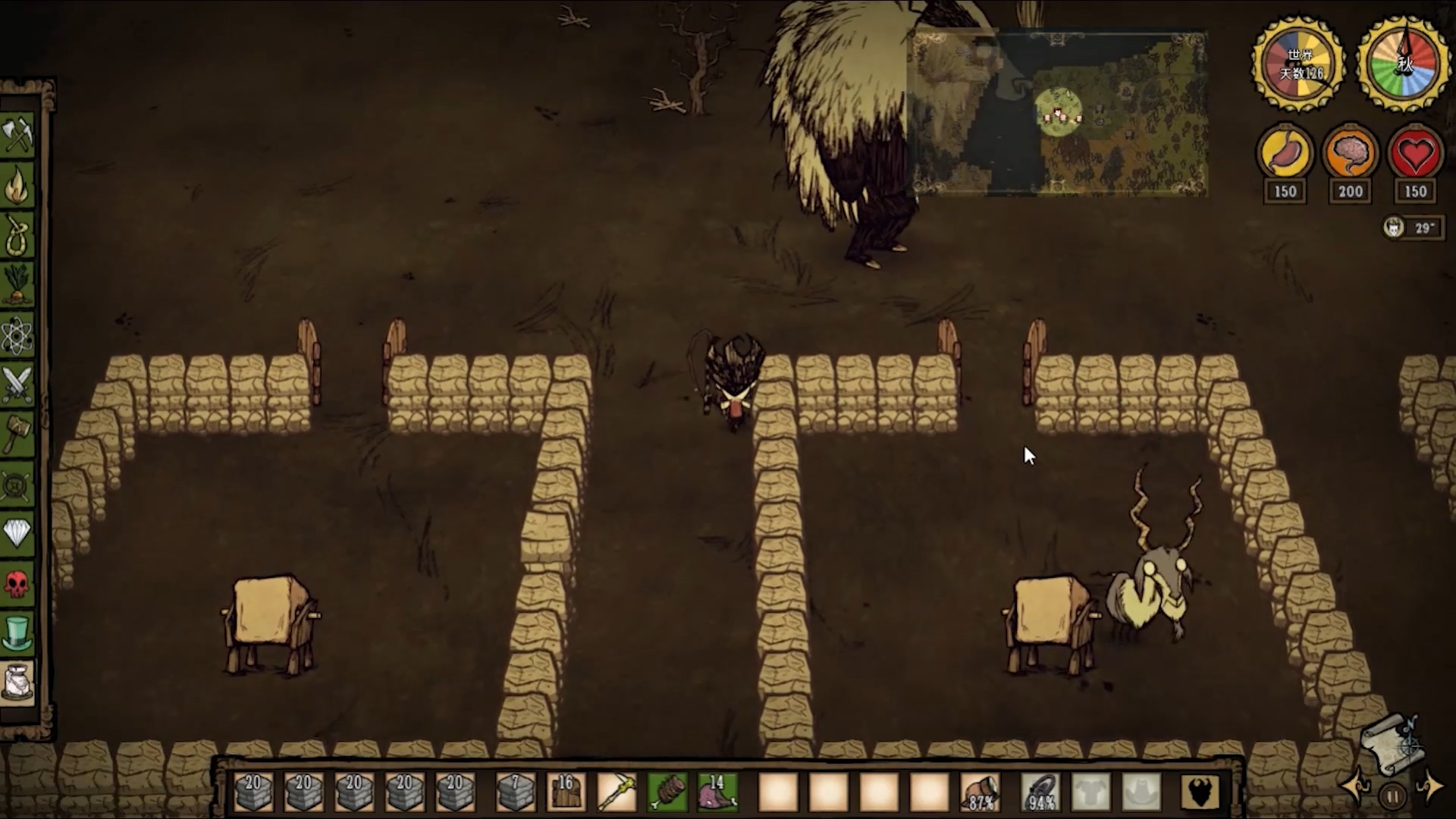Screen dimensions: 1456x819
Task: Open the Fire (flame) crafting tab
Action: [17, 186]
